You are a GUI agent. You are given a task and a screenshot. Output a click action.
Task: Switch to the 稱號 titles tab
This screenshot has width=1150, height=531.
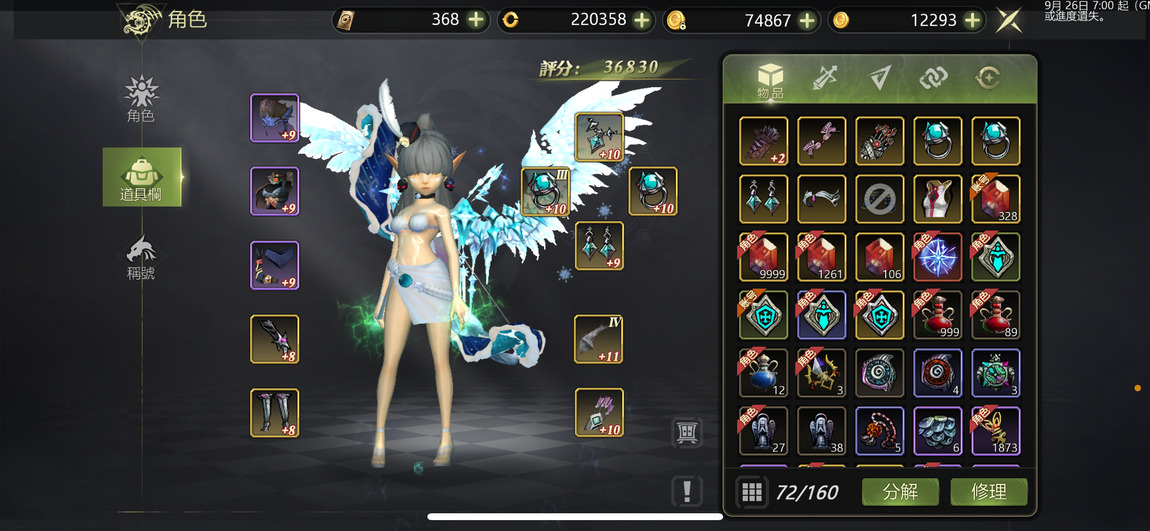(141, 257)
